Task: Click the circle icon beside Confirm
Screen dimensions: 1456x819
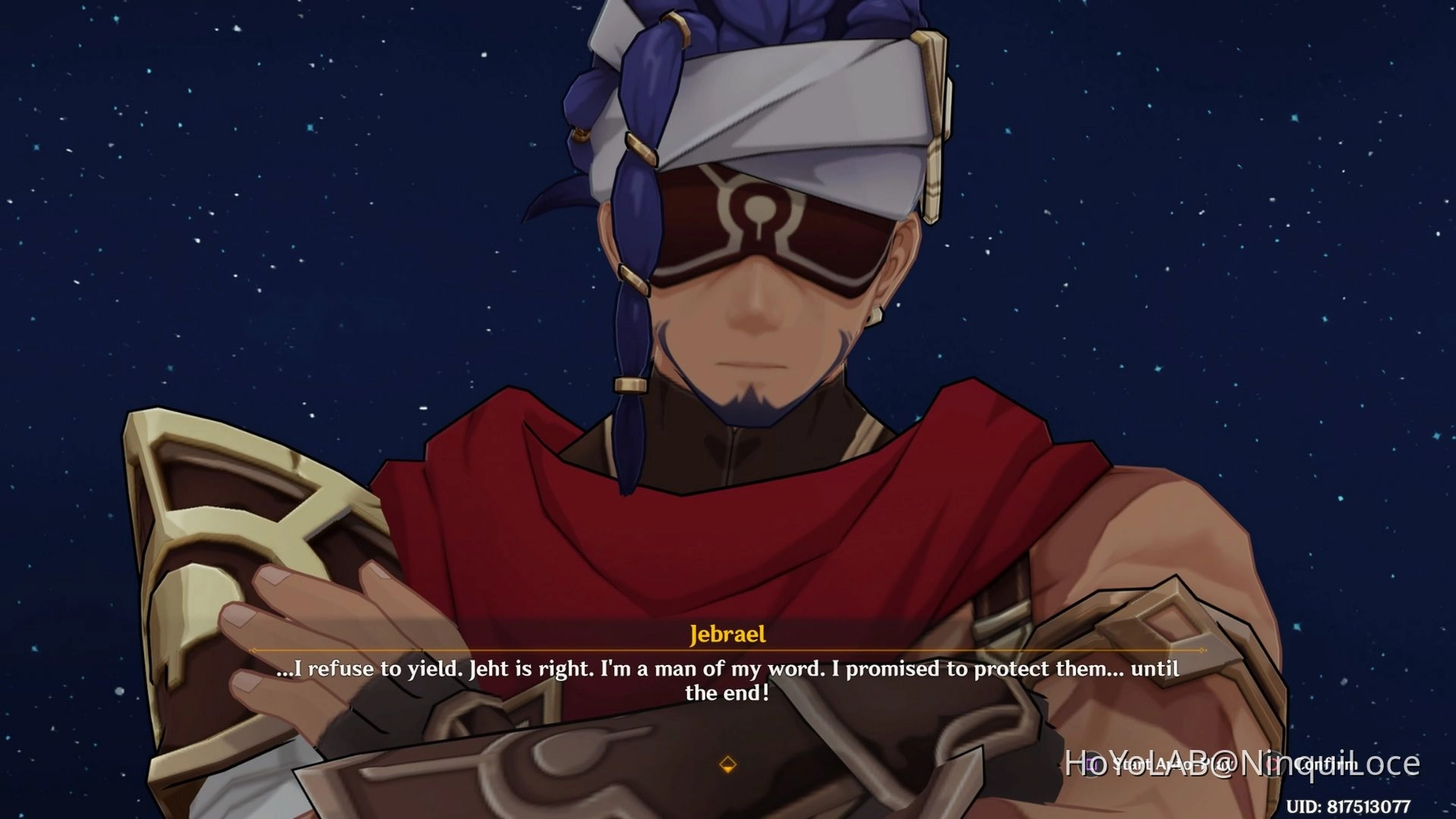Action: click(x=1273, y=763)
